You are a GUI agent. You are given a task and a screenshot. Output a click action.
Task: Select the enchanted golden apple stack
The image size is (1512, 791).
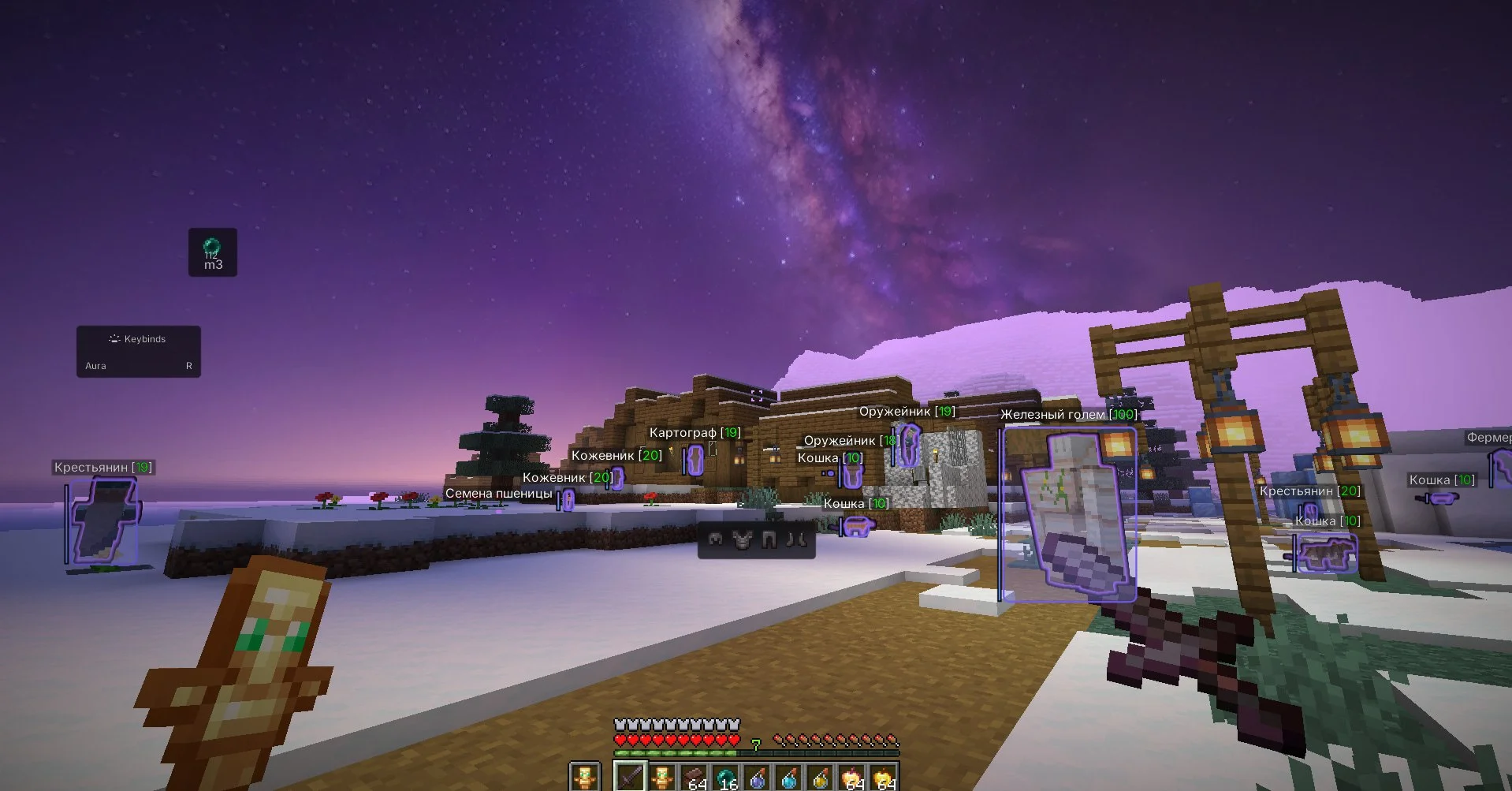[x=852, y=777]
